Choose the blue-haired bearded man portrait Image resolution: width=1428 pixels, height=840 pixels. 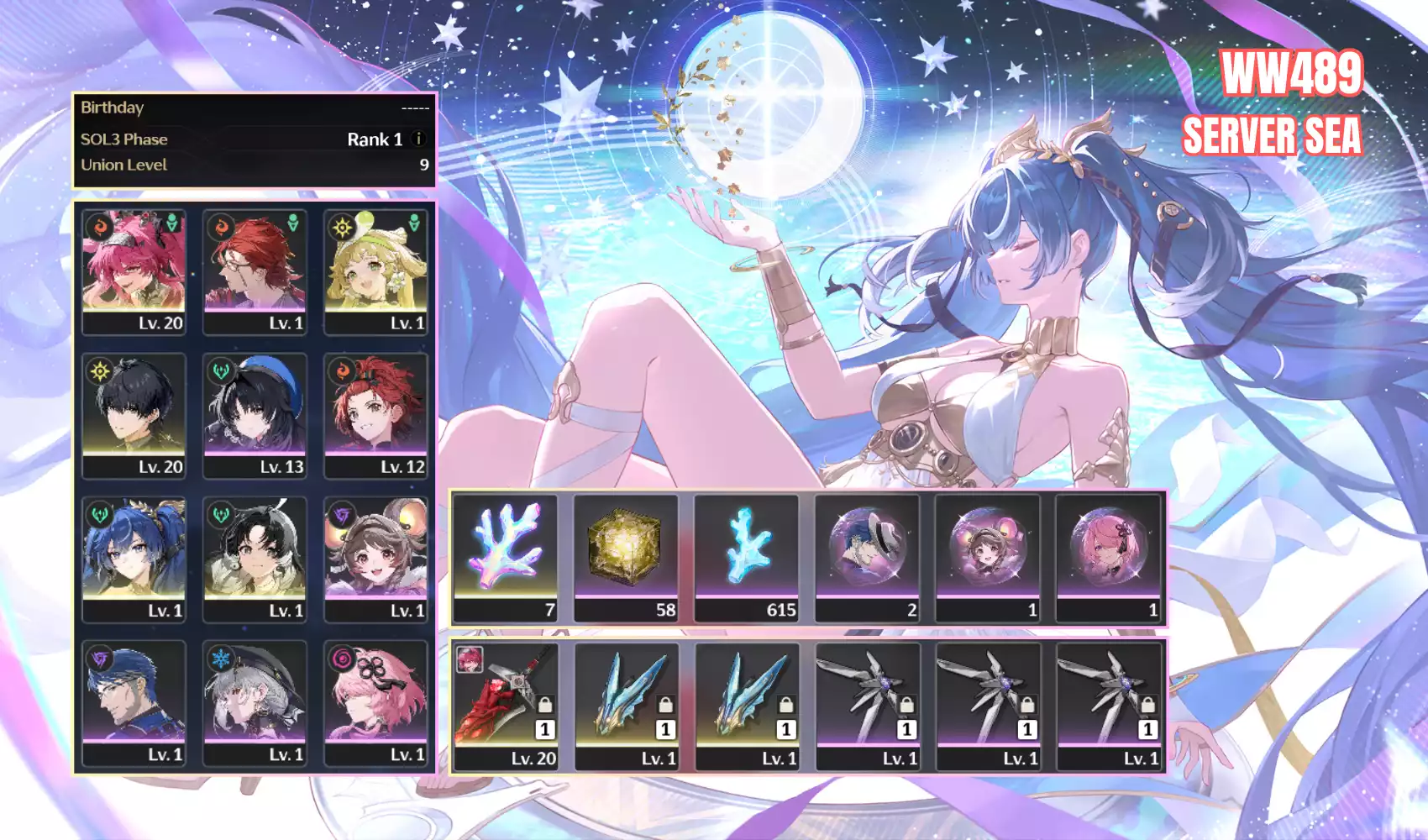[x=134, y=702]
